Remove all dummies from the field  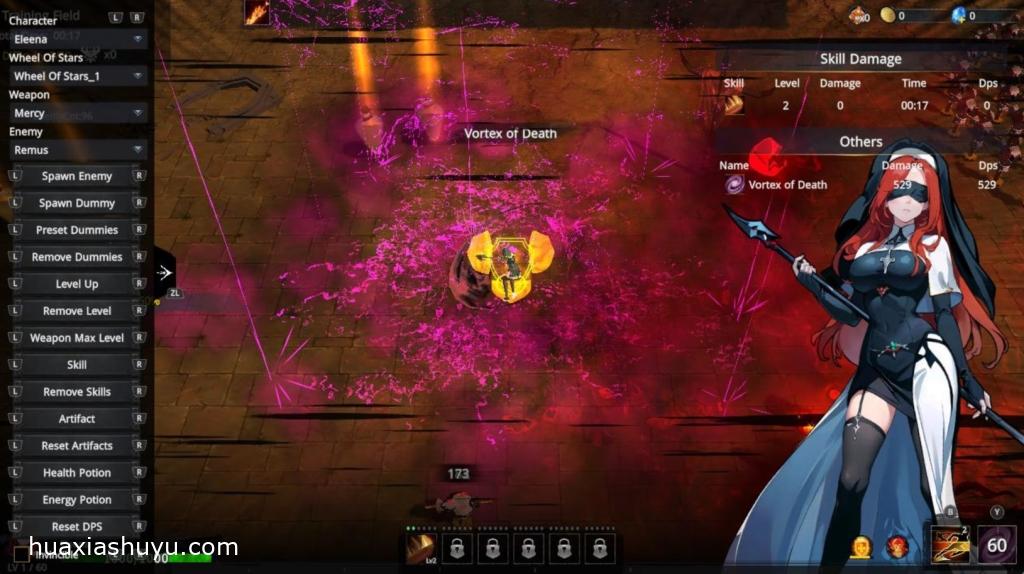(x=77, y=257)
